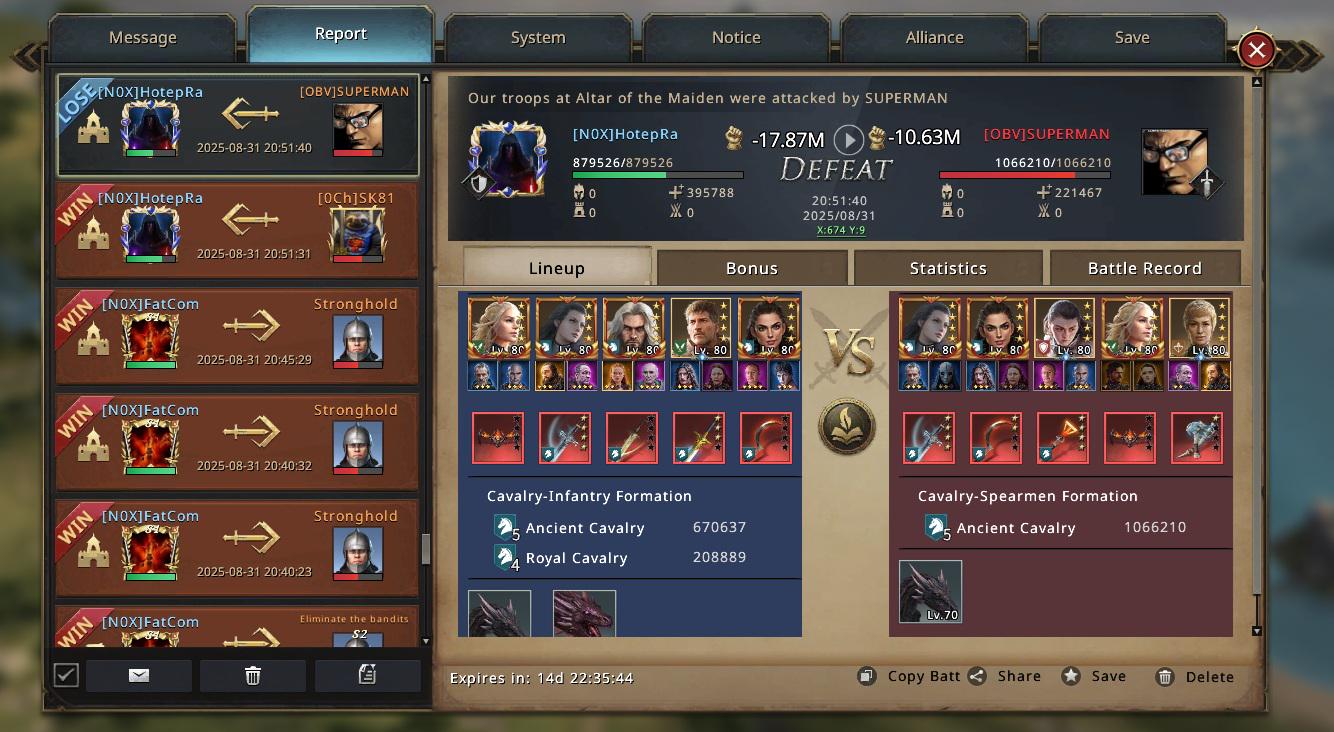
Task: Select the Alliance tab
Action: (x=934, y=38)
